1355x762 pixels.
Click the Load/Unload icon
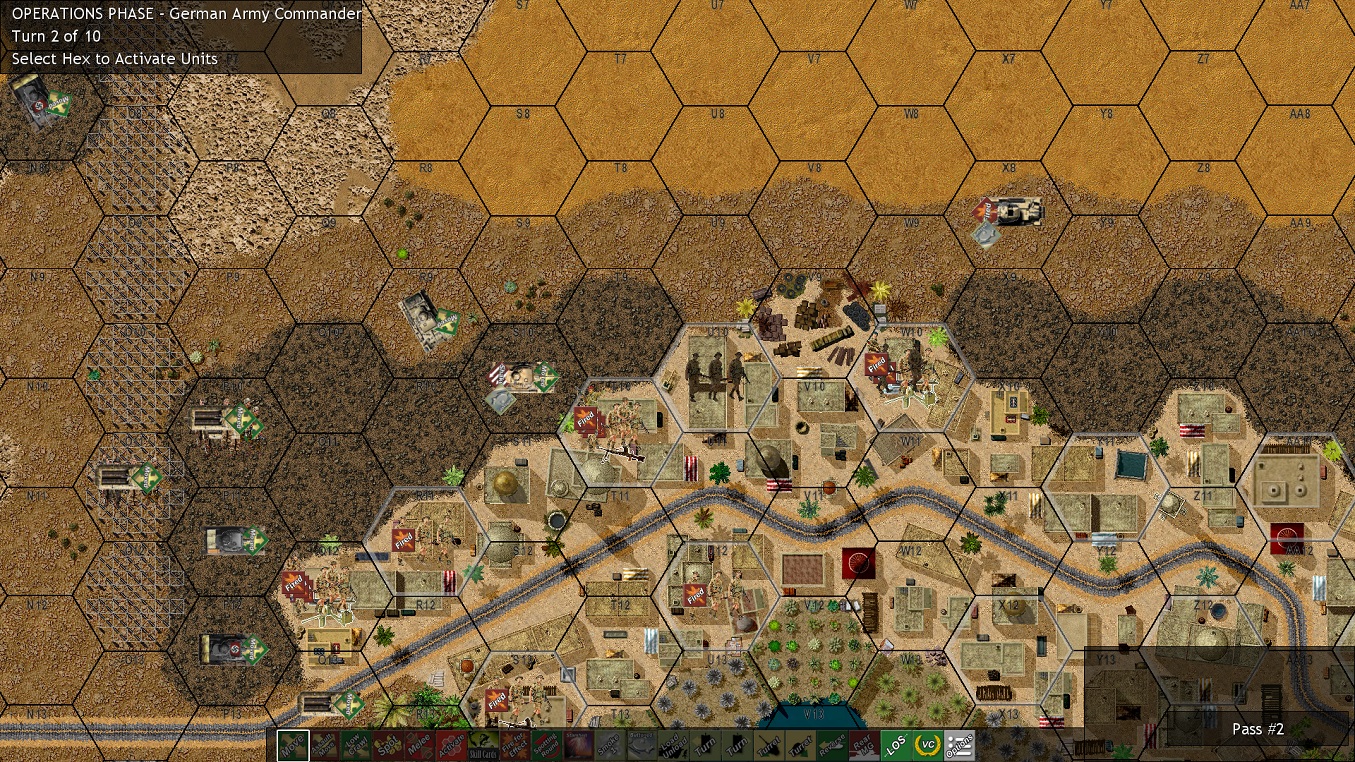(x=671, y=745)
